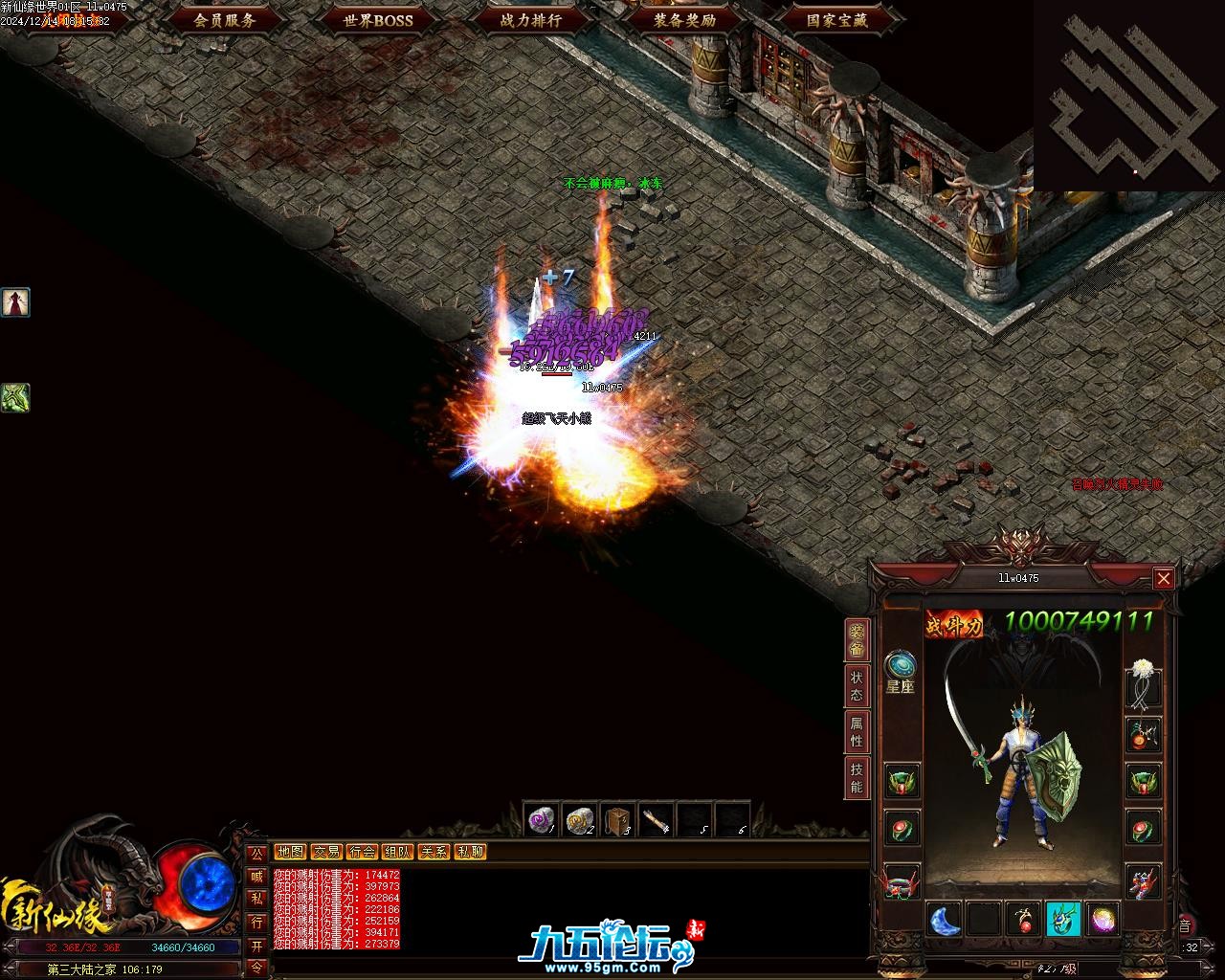Open the 交易 trade button
This screenshot has width=1225, height=980.
326,852
